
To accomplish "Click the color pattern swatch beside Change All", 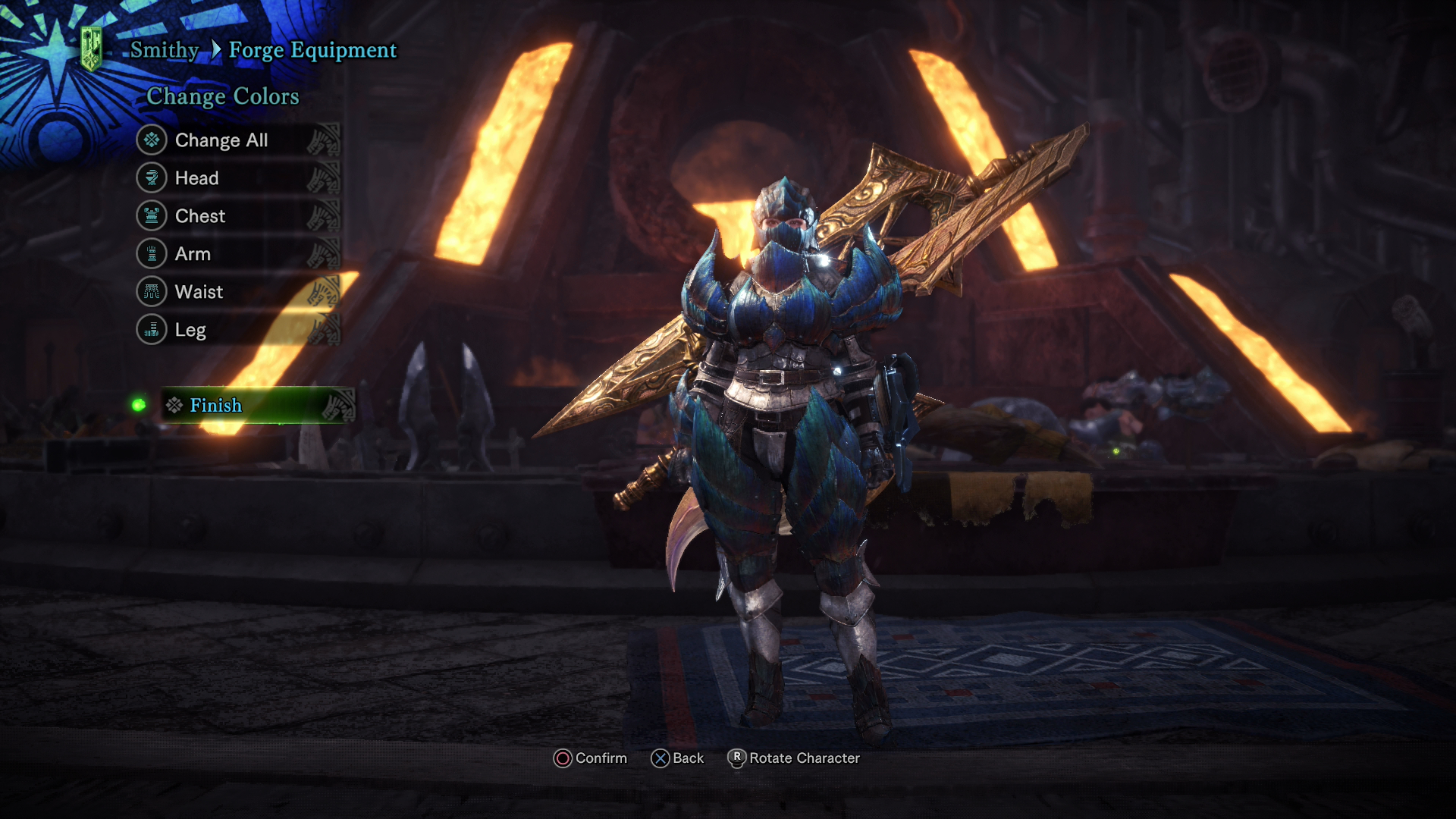I will (326, 140).
